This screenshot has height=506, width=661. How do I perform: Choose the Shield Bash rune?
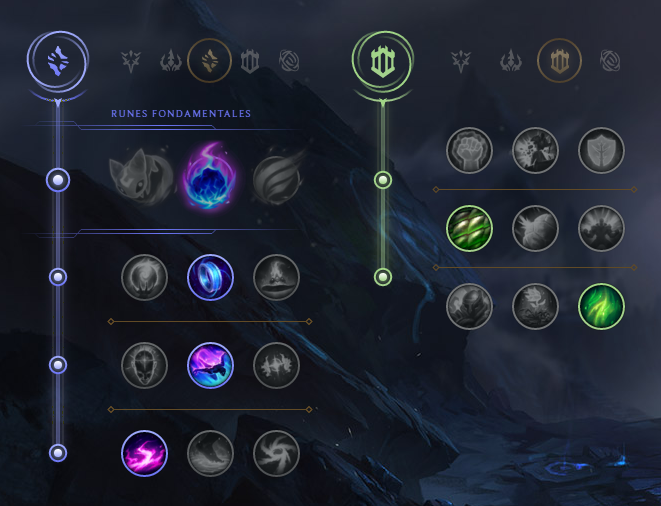[601, 149]
